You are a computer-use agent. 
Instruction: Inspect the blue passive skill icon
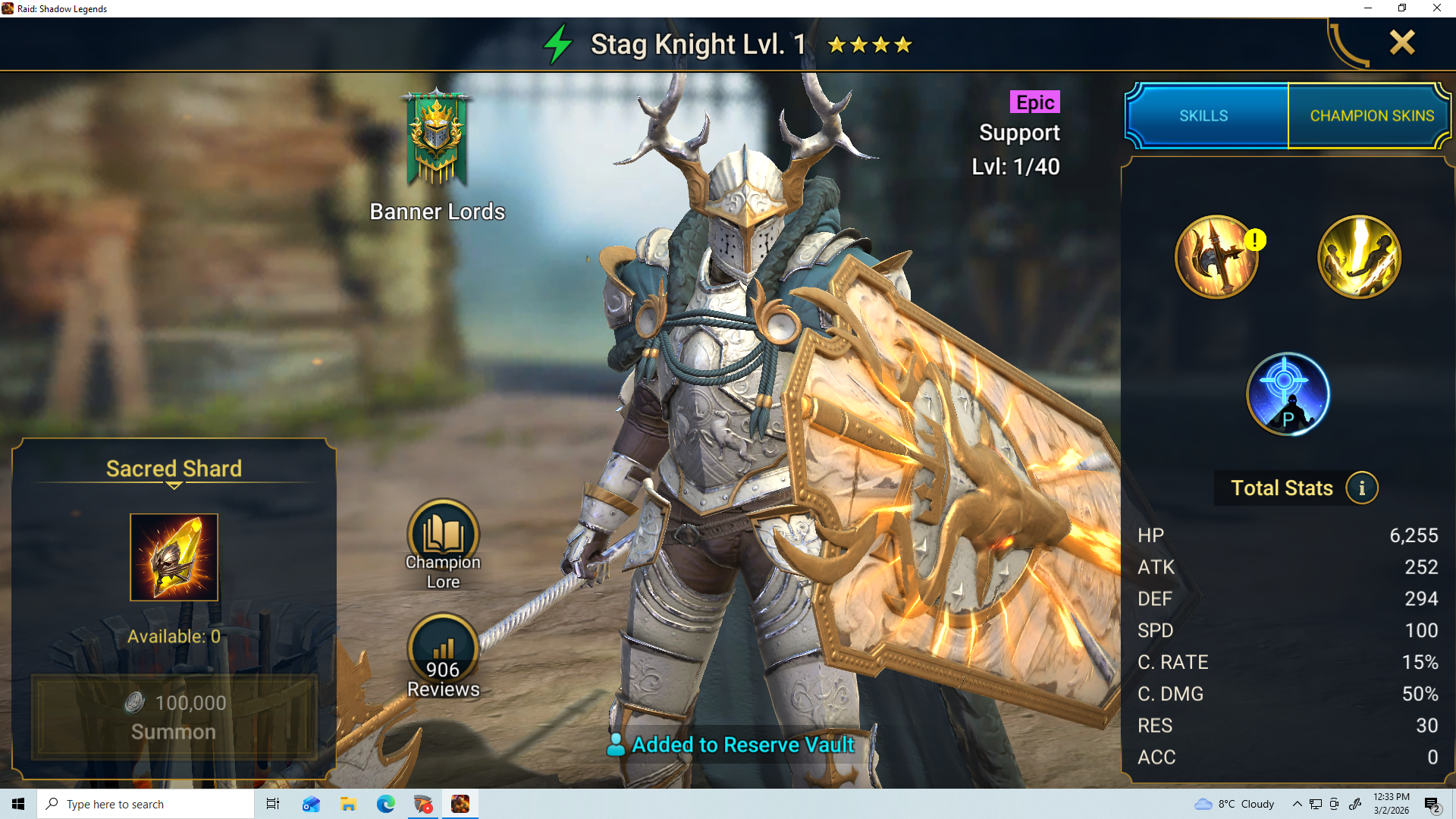pos(1288,394)
